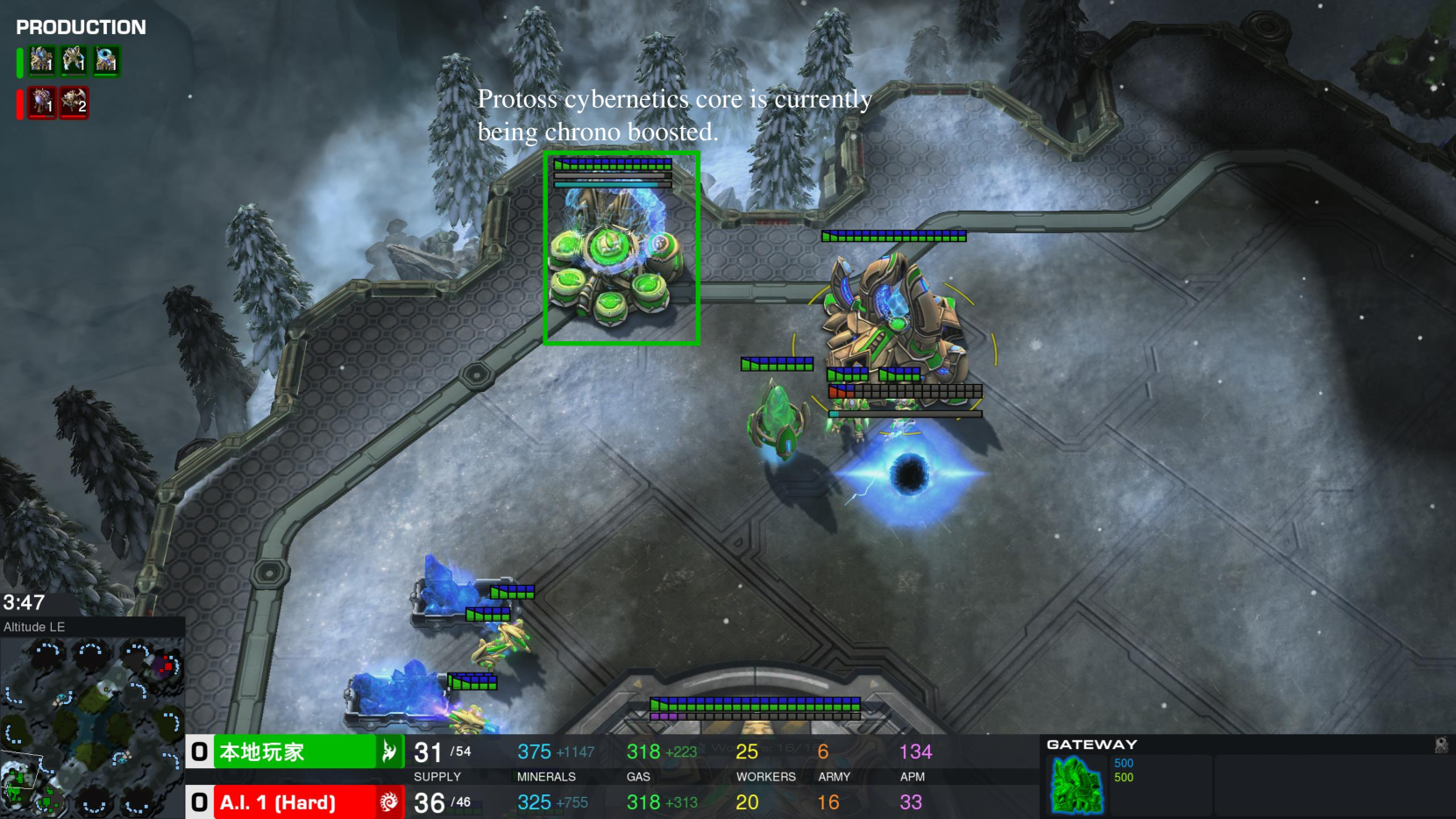
Task: Click the small grey icon beside the Gateway title
Action: [x=1440, y=745]
